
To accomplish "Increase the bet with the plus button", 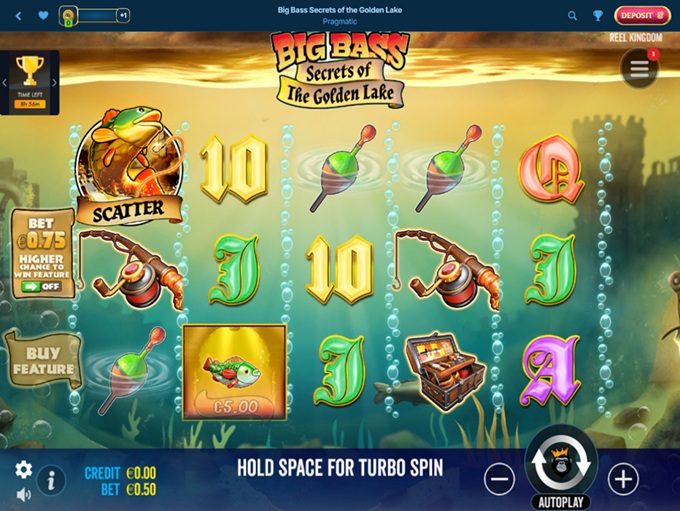I will tap(623, 479).
